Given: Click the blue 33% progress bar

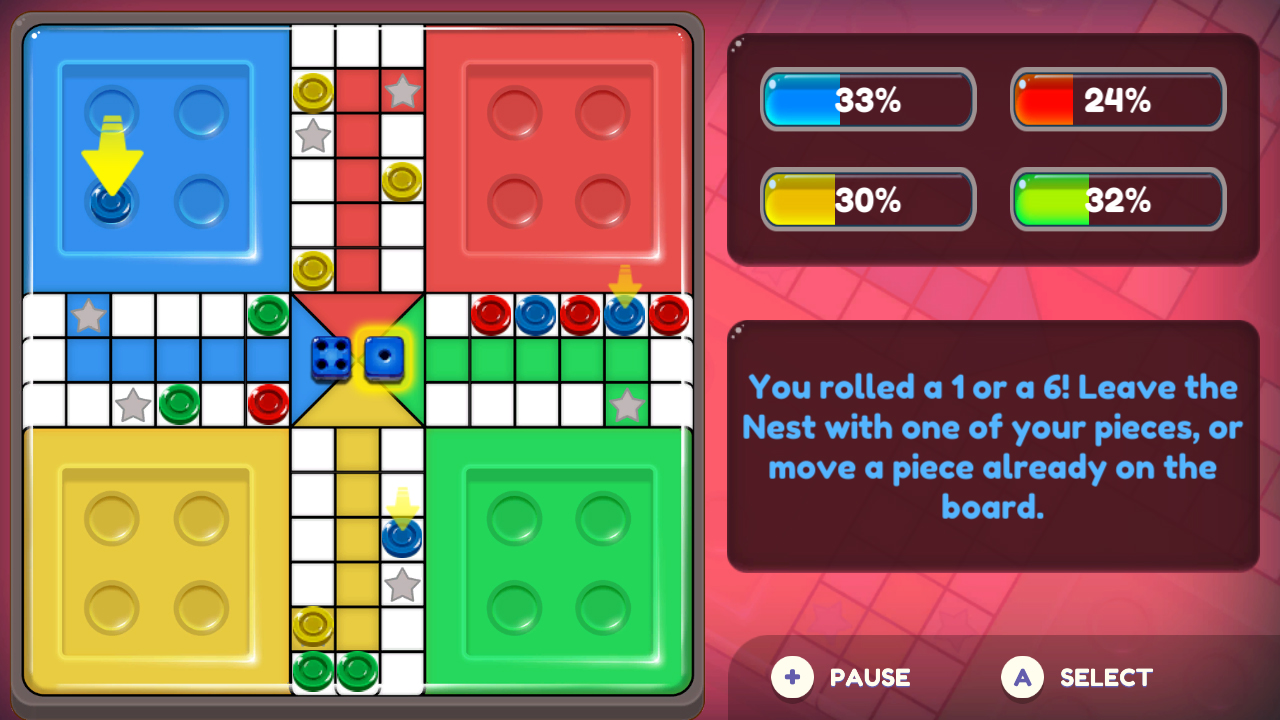Looking at the screenshot, I should pos(868,100).
